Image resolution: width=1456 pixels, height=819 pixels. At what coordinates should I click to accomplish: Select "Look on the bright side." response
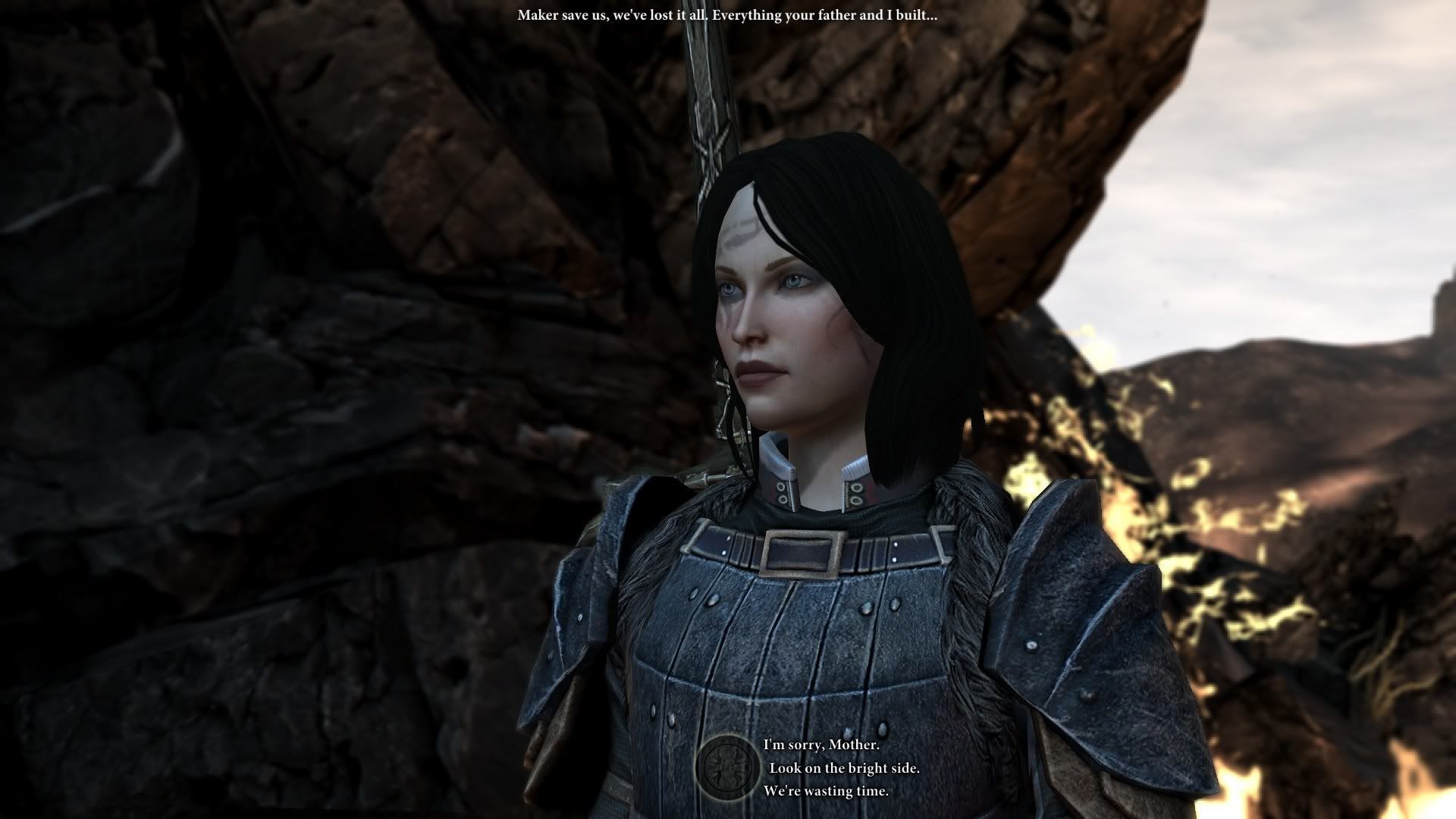pyautogui.click(x=844, y=768)
